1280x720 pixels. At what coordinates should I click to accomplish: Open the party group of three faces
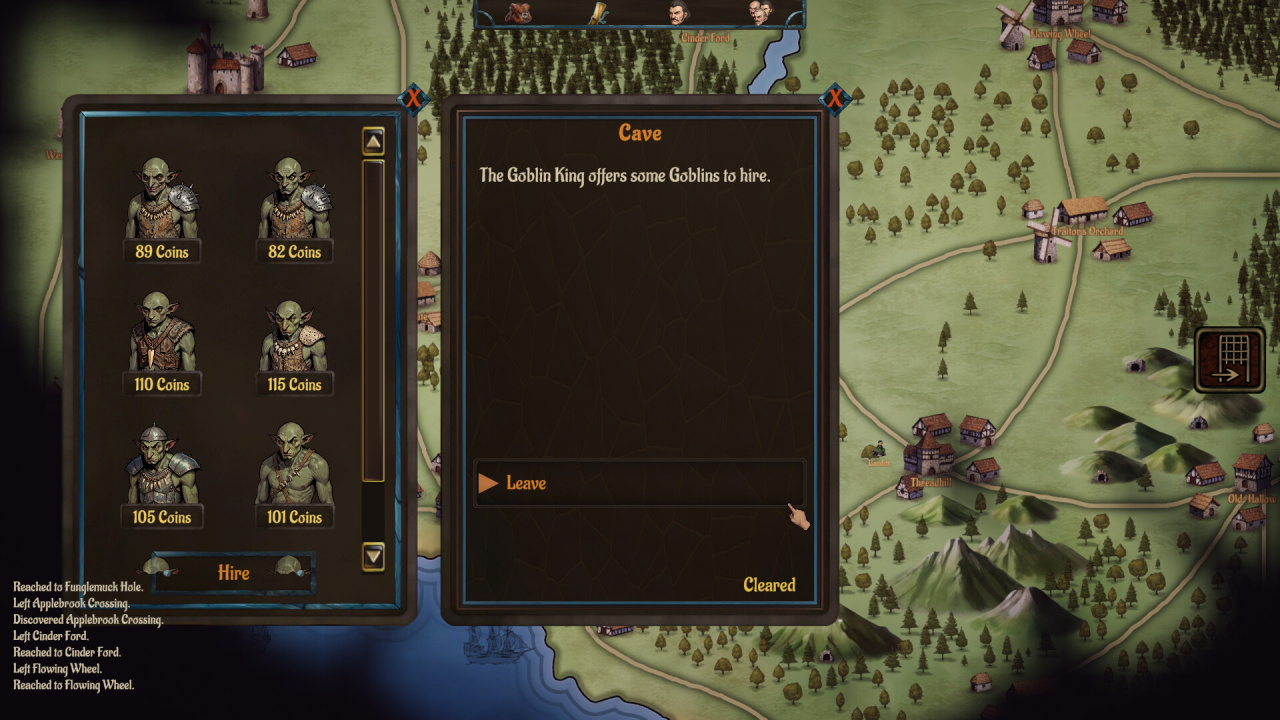(760, 12)
